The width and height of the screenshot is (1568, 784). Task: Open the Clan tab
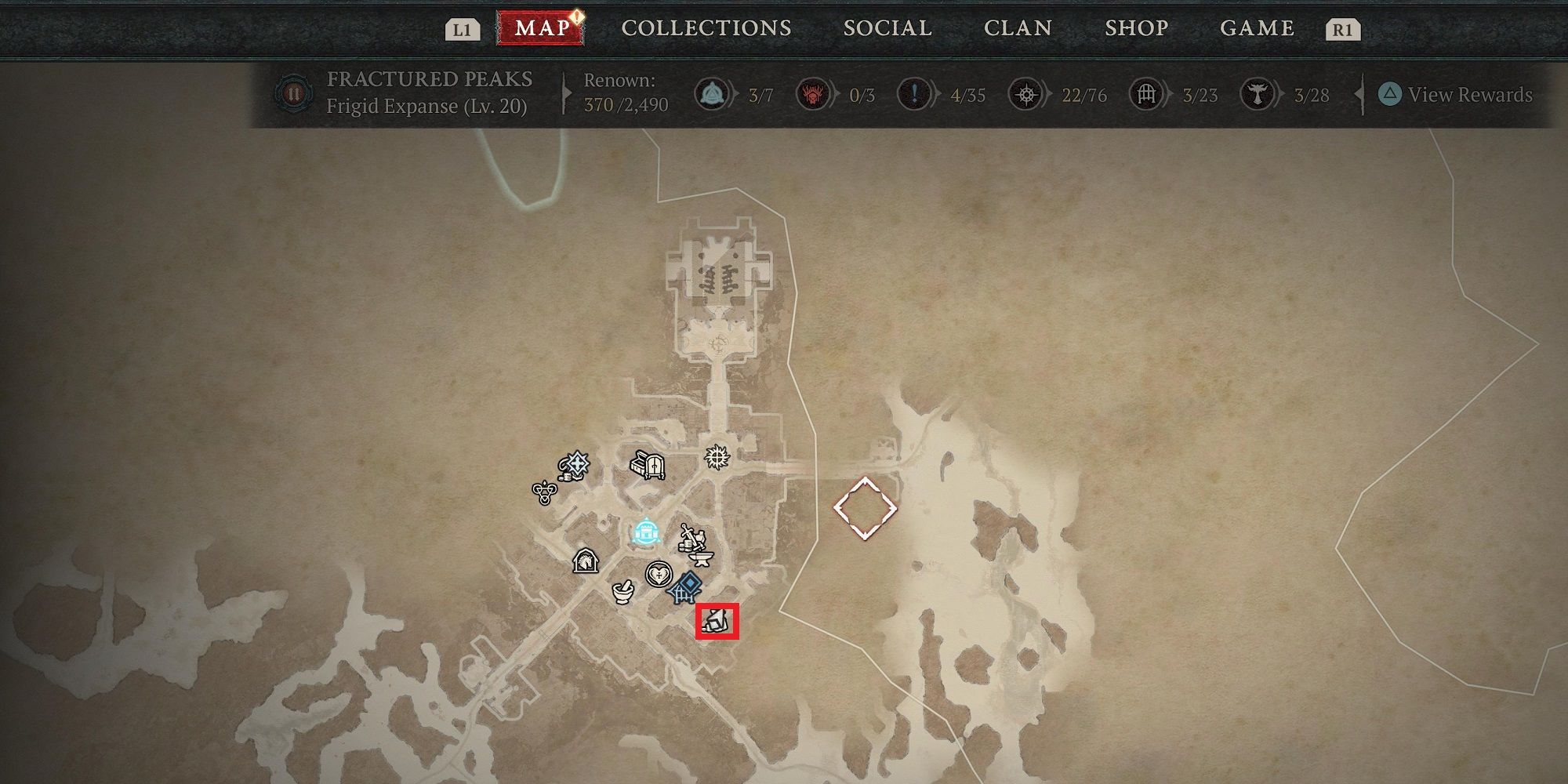click(x=1018, y=28)
